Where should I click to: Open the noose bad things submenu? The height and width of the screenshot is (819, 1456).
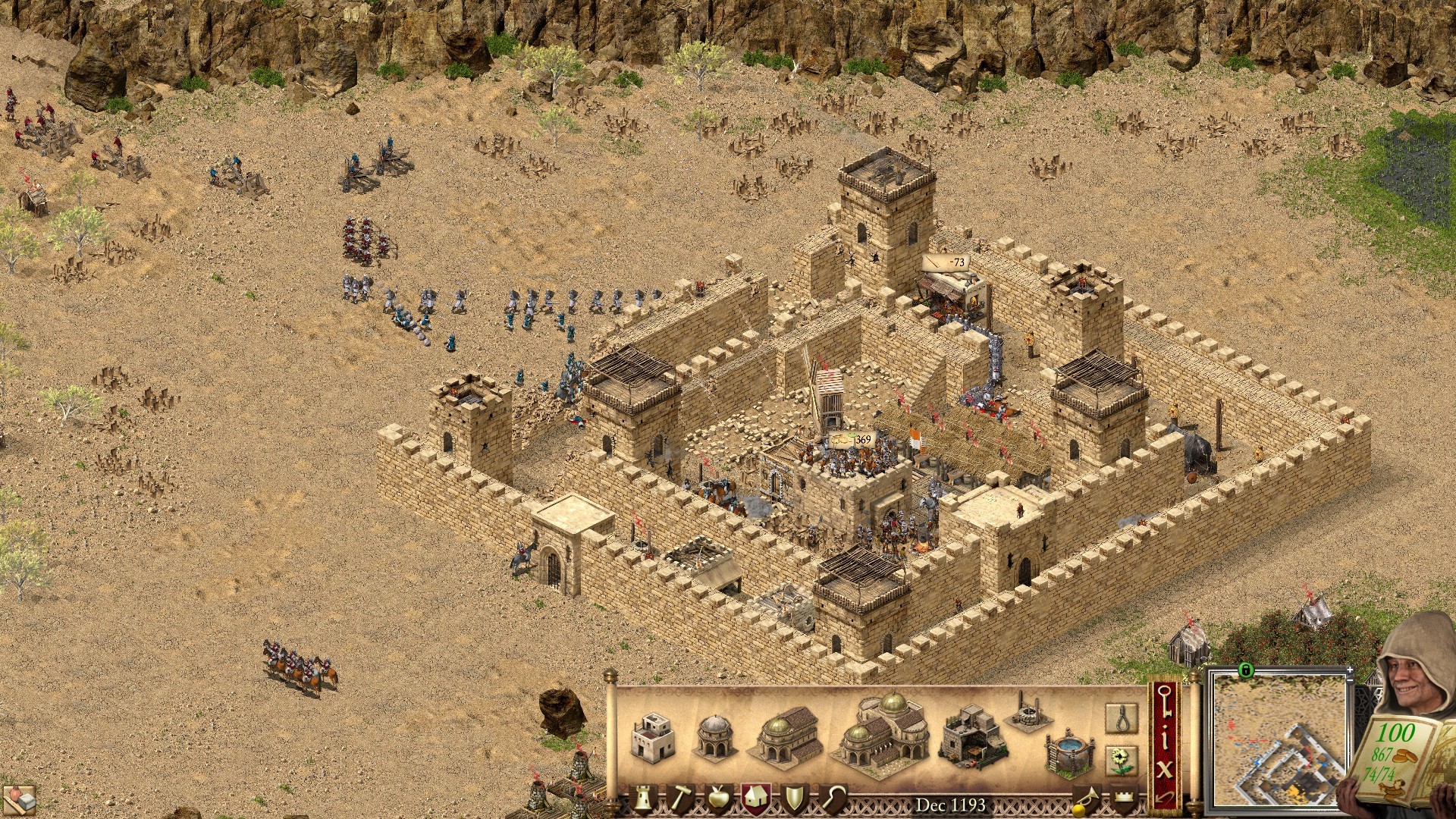(x=1121, y=718)
